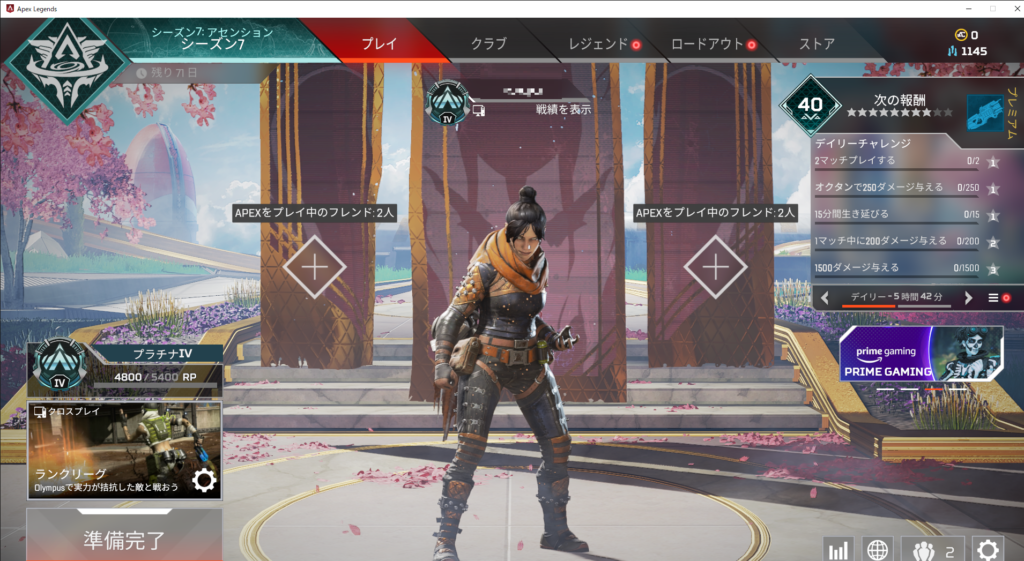Open the プラチナIV rank panel
This screenshot has width=1024, height=561.
[x=124, y=365]
